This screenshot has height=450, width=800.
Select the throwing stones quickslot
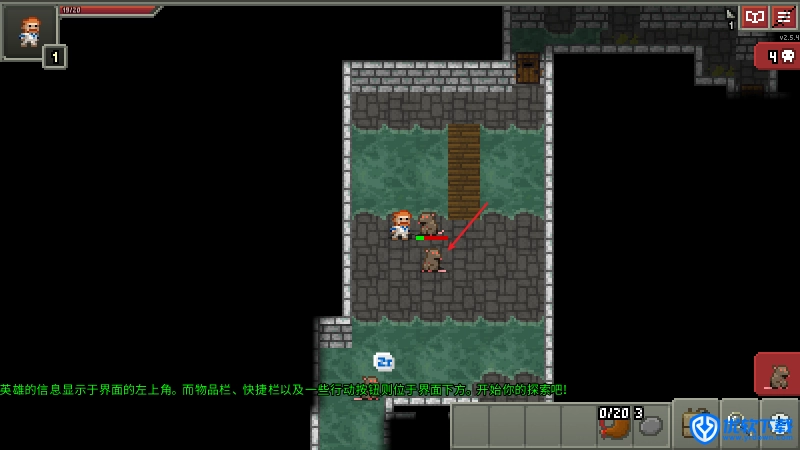(x=651, y=425)
